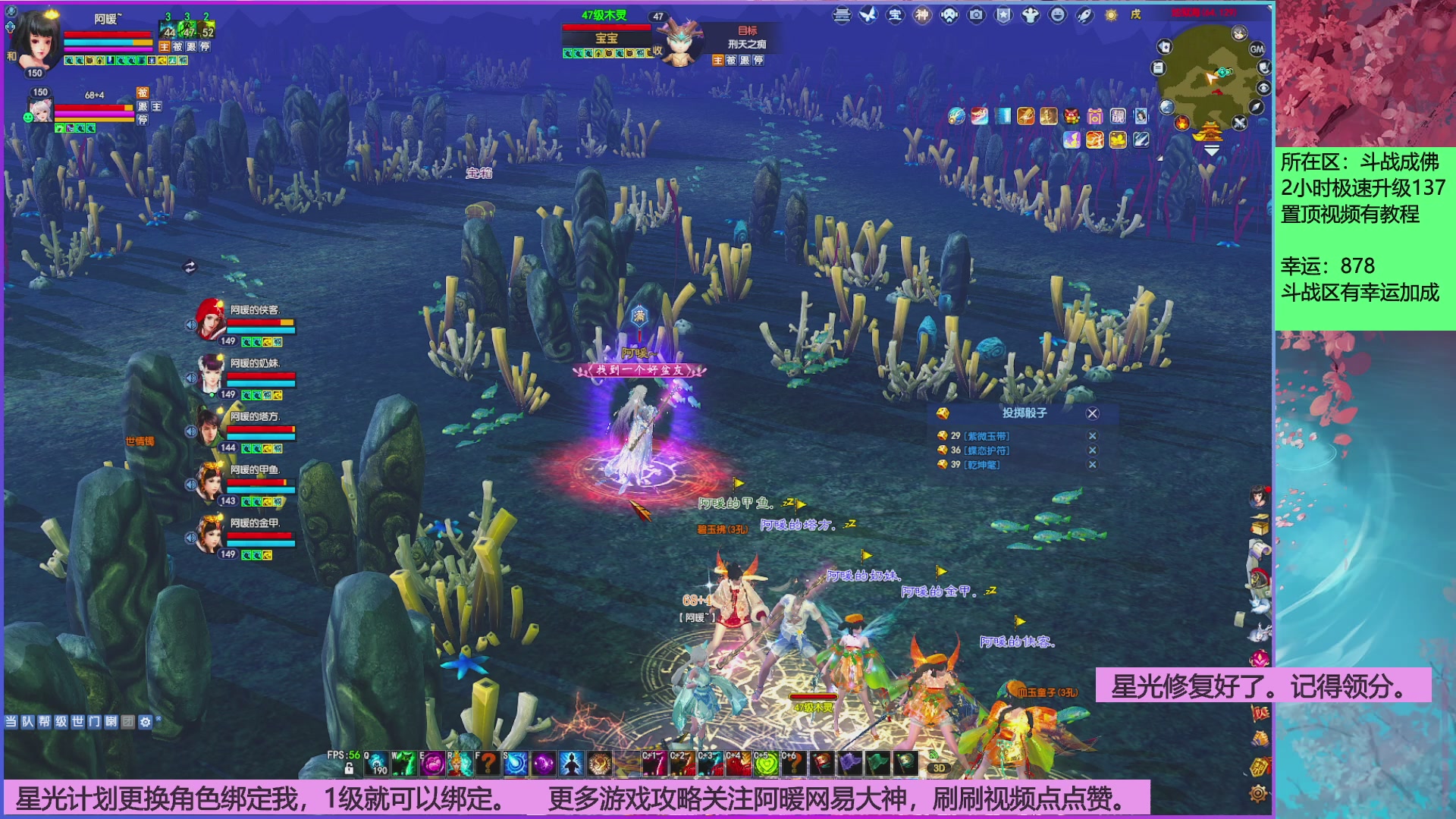Switch to the 队 team chat tab

pyautogui.click(x=28, y=721)
